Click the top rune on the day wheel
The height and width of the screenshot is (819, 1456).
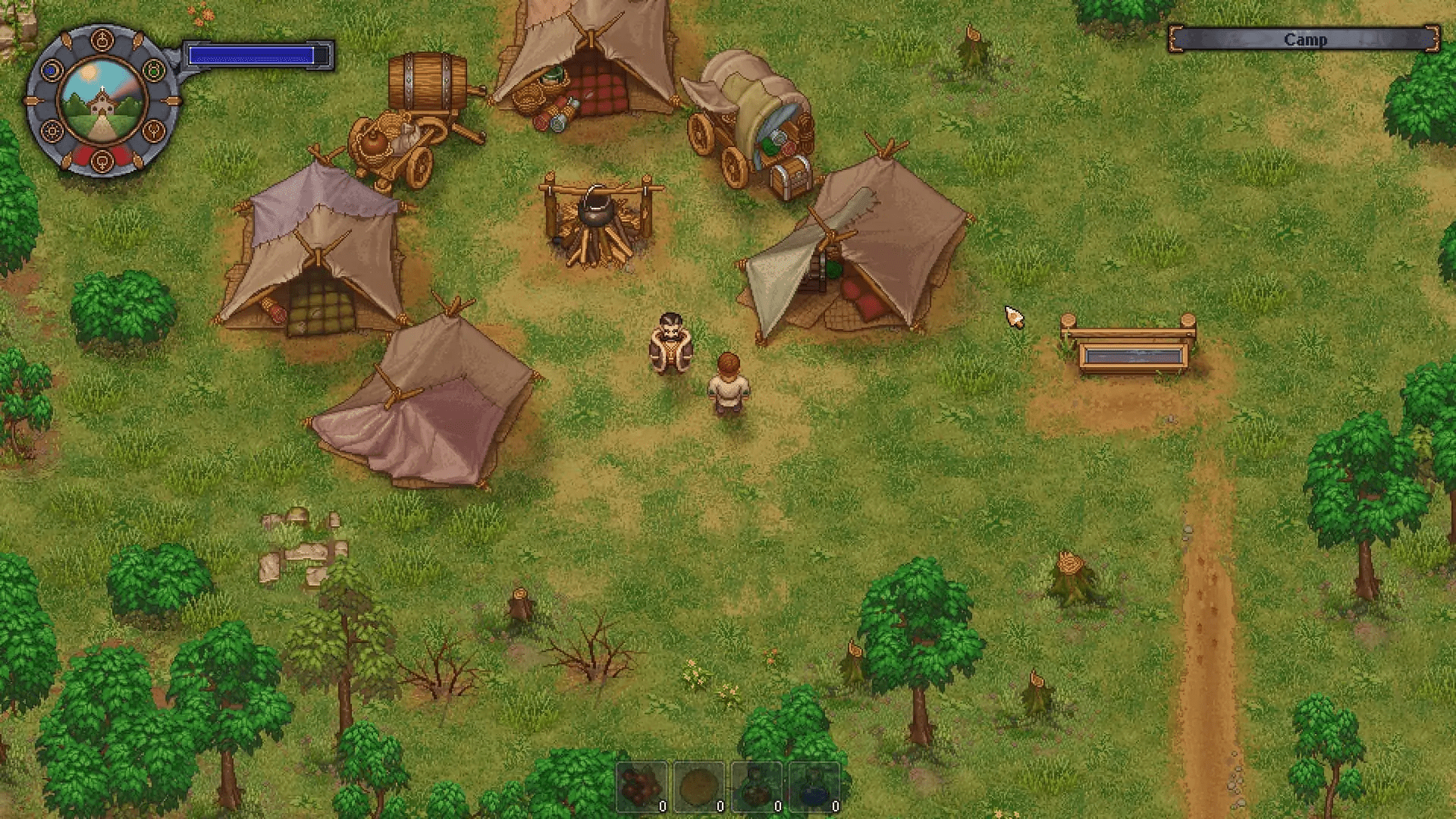point(102,39)
